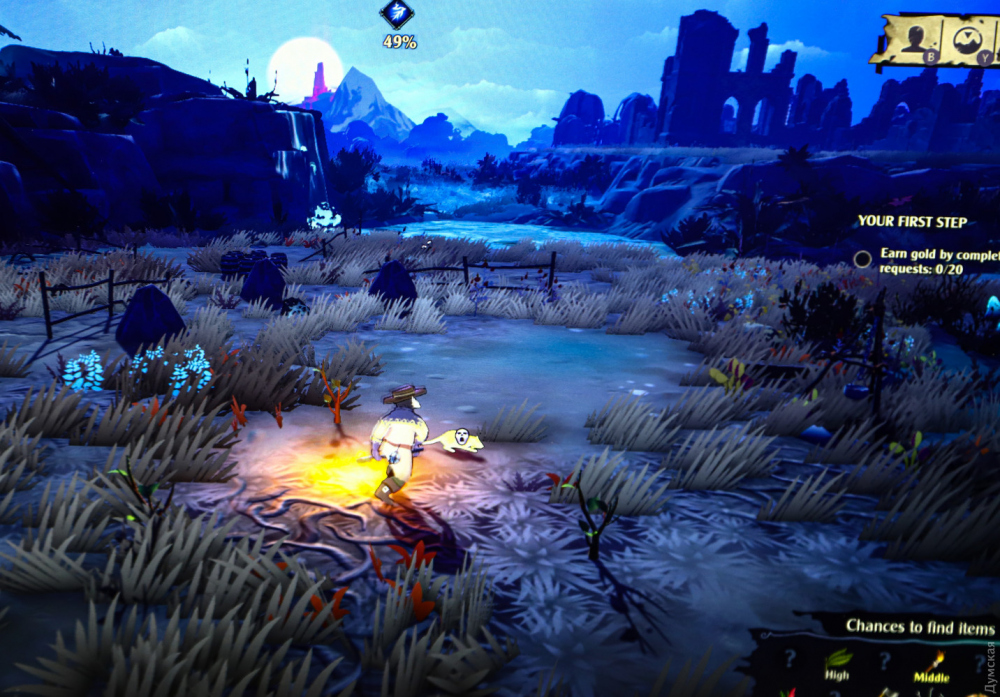The image size is (1000, 697).
Task: Select the torch item marked Middle
Action: pos(936,660)
